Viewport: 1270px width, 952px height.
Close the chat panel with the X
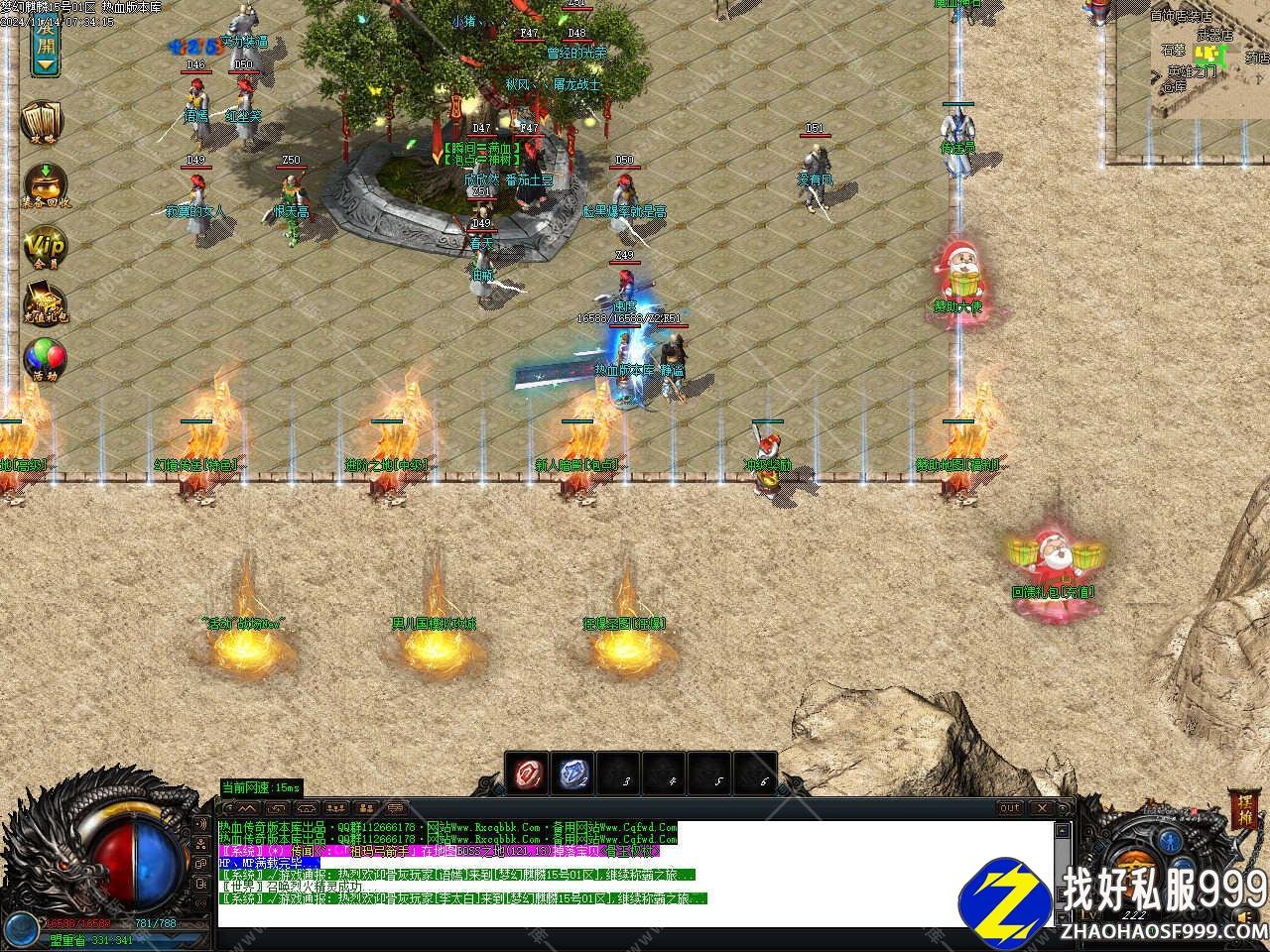coord(1042,808)
